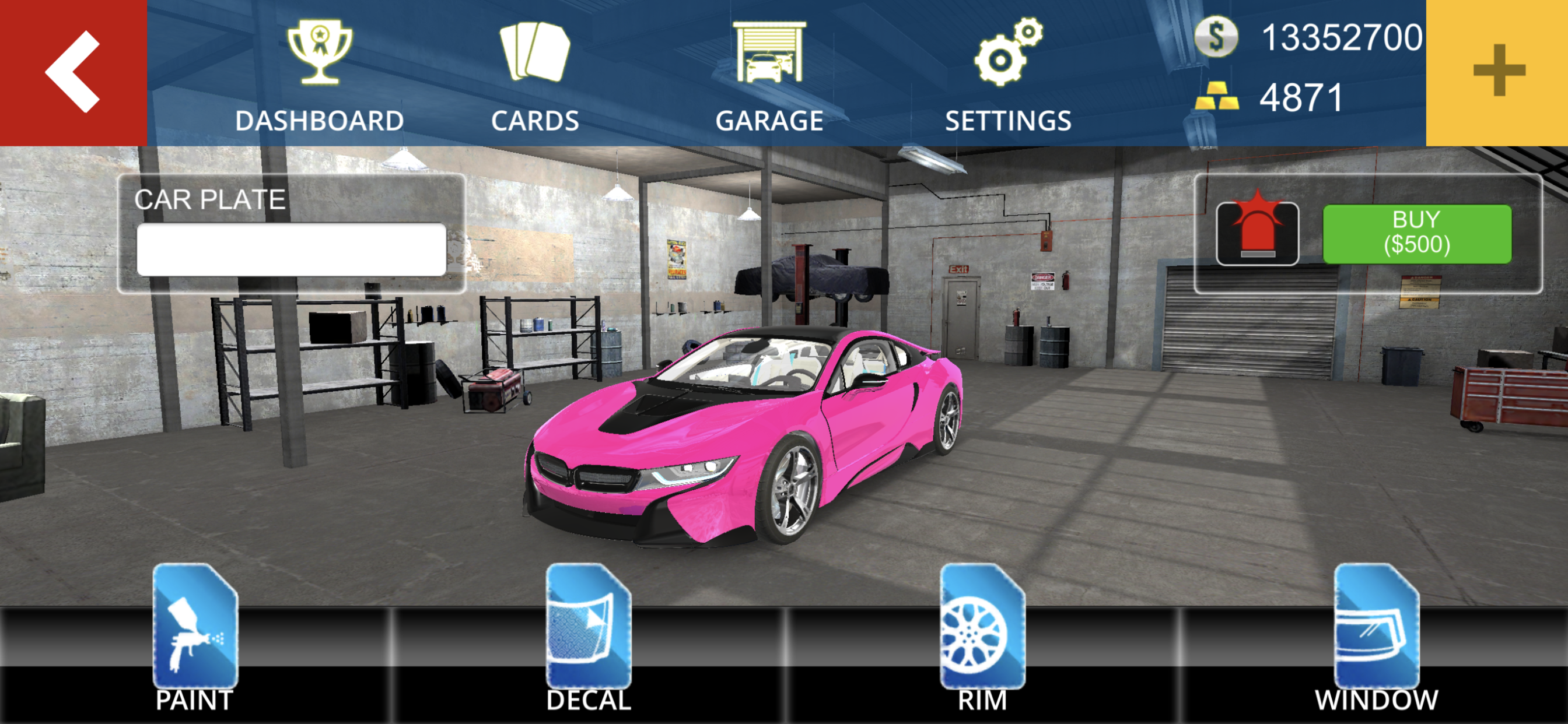Click the car plate text field
Viewport: 1568px width, 724px height.
tap(291, 249)
